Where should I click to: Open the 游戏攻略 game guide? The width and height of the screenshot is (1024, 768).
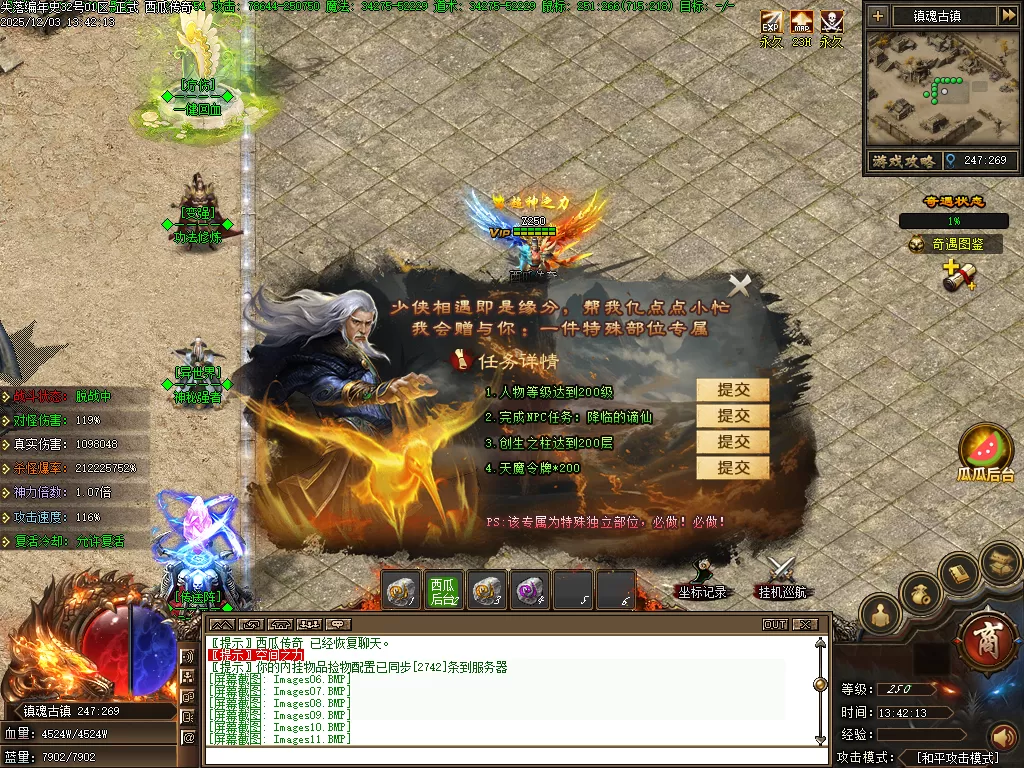click(902, 160)
